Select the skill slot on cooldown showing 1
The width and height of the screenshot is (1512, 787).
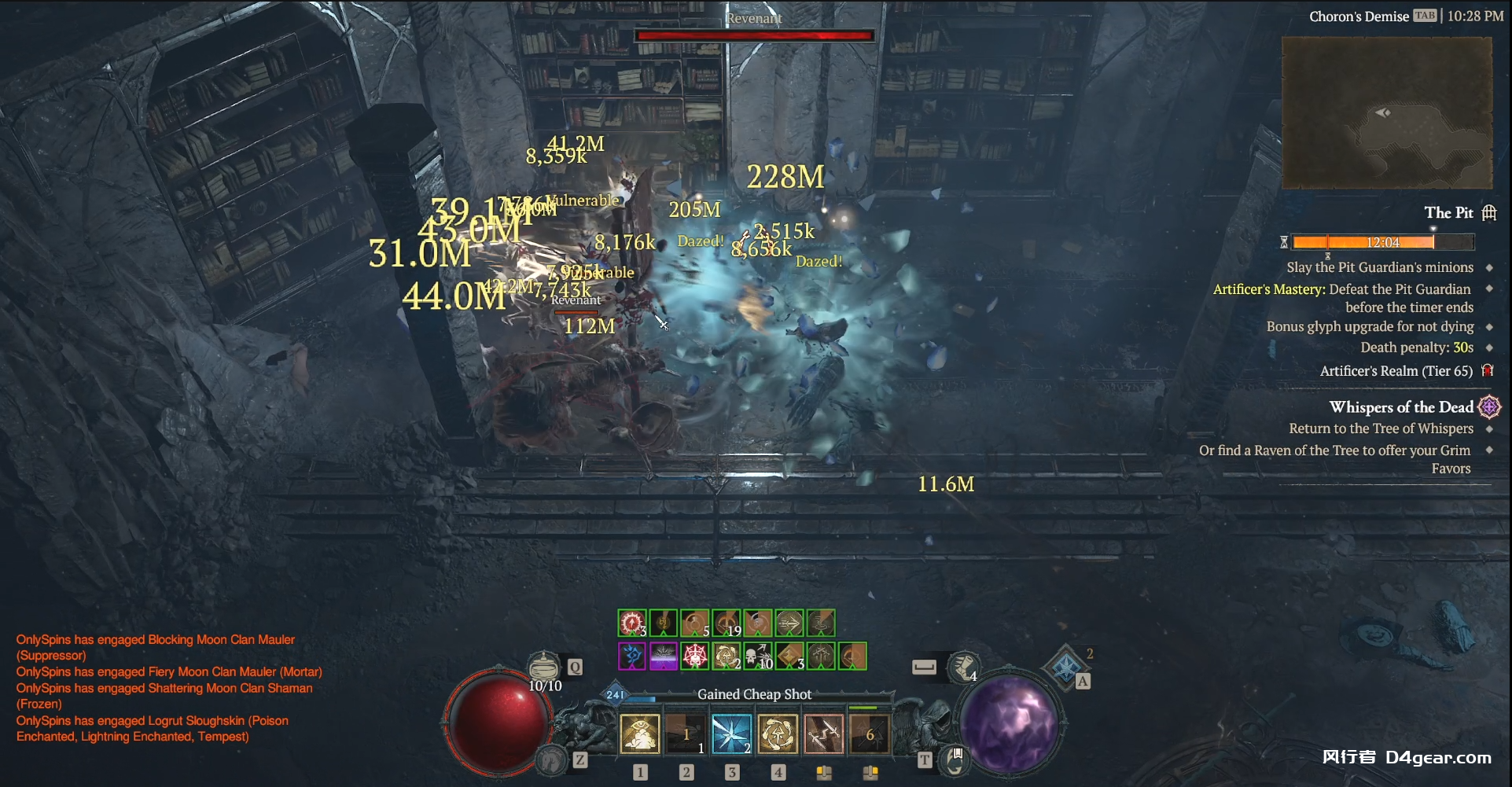(685, 734)
